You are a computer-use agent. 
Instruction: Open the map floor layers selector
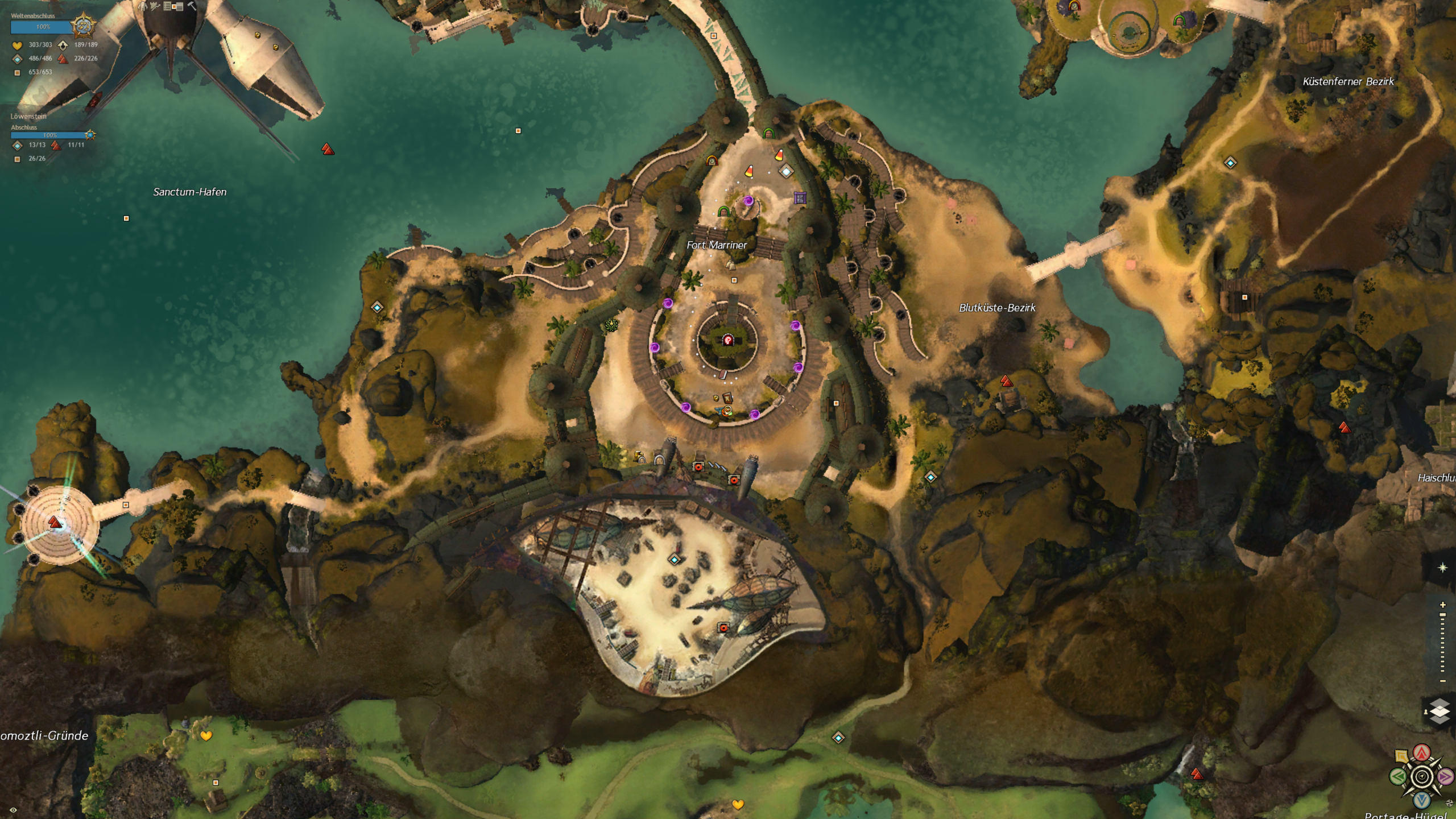coord(1439,711)
